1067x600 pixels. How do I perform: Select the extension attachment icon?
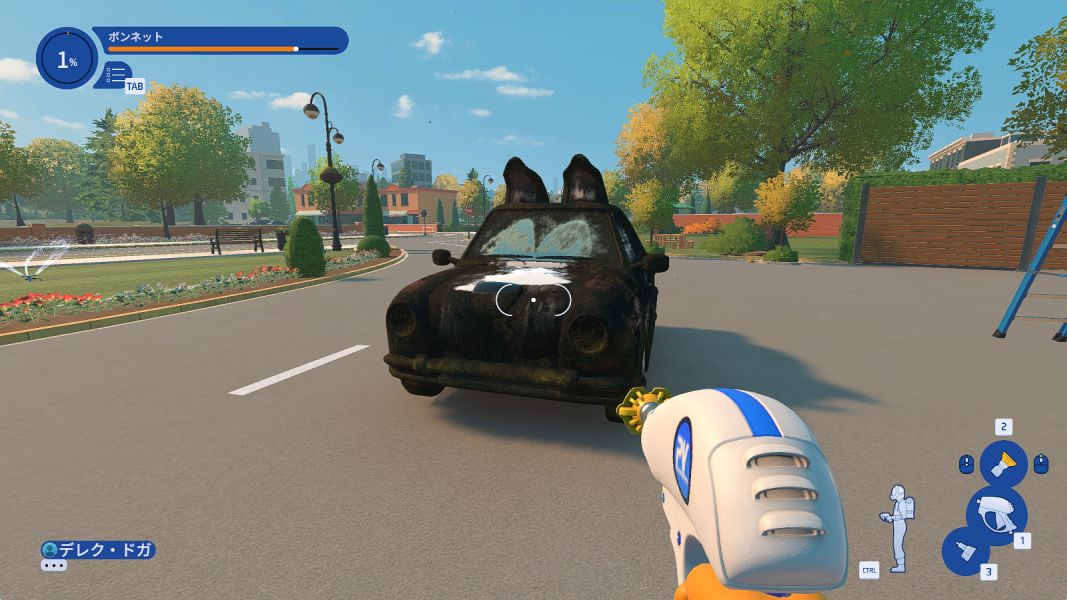[965, 551]
